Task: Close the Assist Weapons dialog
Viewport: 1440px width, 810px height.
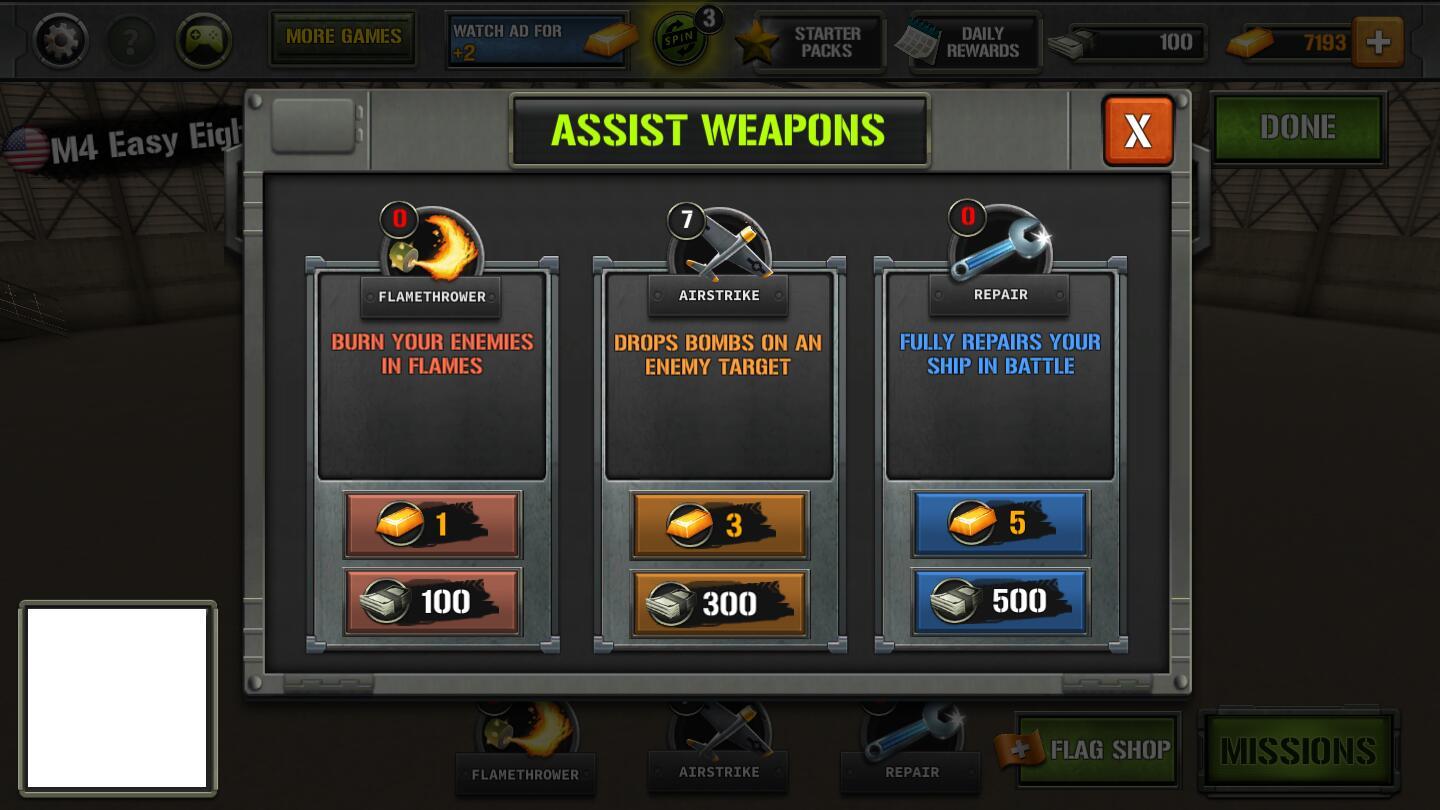Action: 1137,130
